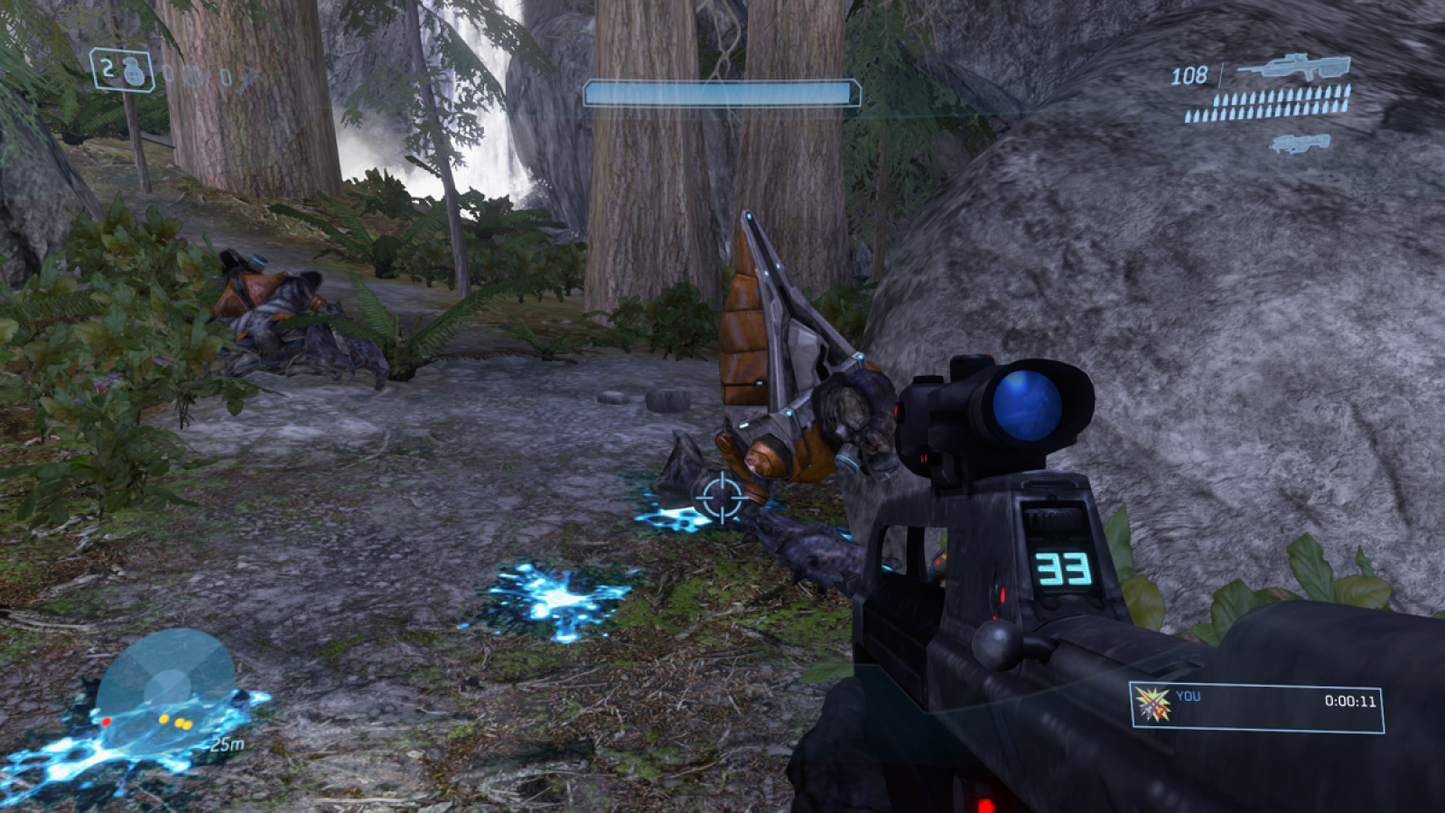Click the shield bar at top center
Viewport: 1445px width, 813px height.
[720, 91]
